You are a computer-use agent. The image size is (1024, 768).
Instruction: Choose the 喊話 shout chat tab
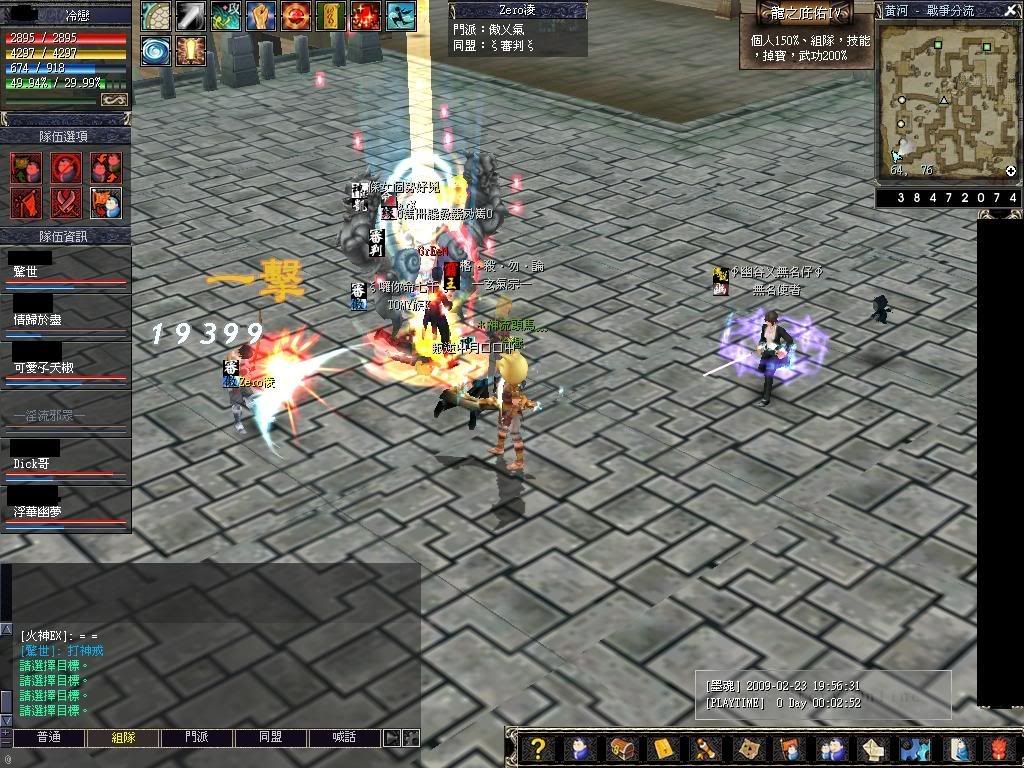tap(346, 738)
